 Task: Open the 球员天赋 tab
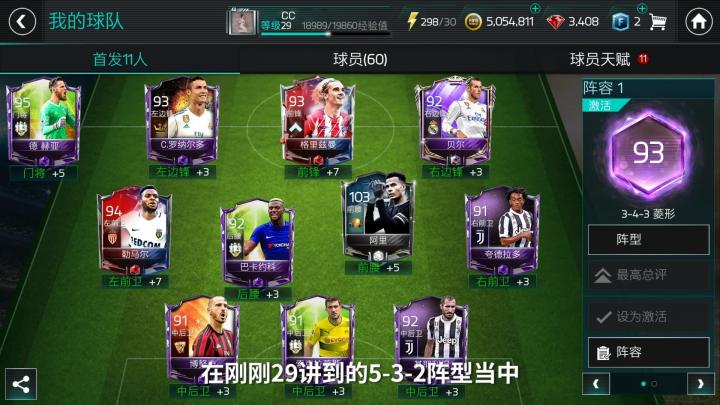[x=600, y=59]
